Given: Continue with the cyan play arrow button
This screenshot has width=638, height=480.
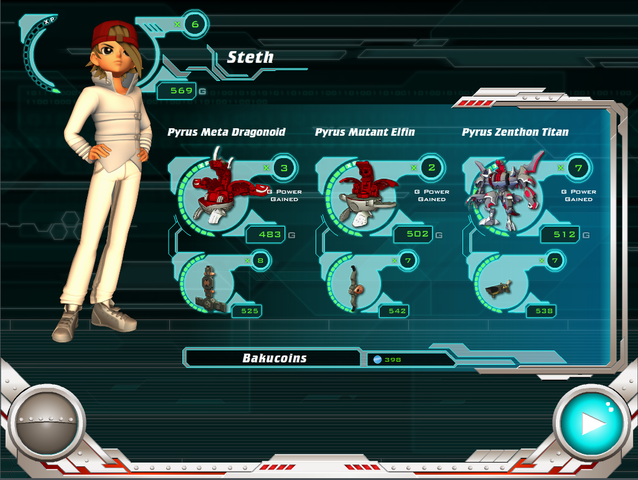Looking at the screenshot, I should [593, 423].
